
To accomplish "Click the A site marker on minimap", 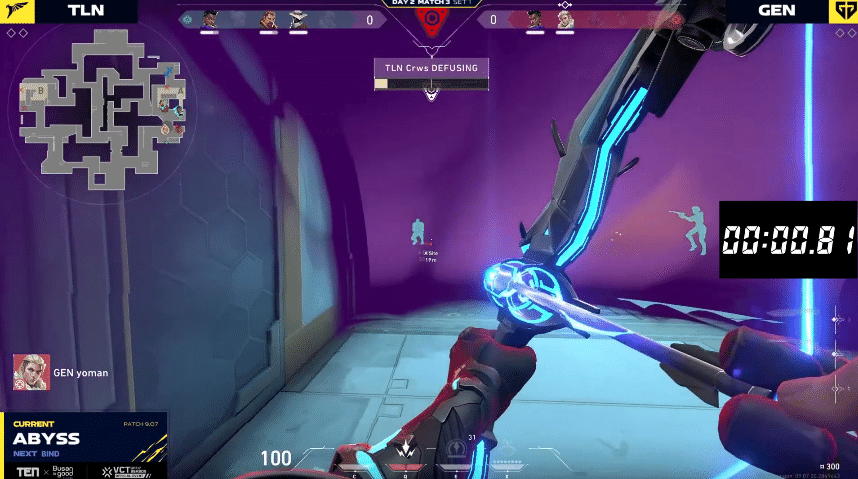I will click(x=181, y=91).
